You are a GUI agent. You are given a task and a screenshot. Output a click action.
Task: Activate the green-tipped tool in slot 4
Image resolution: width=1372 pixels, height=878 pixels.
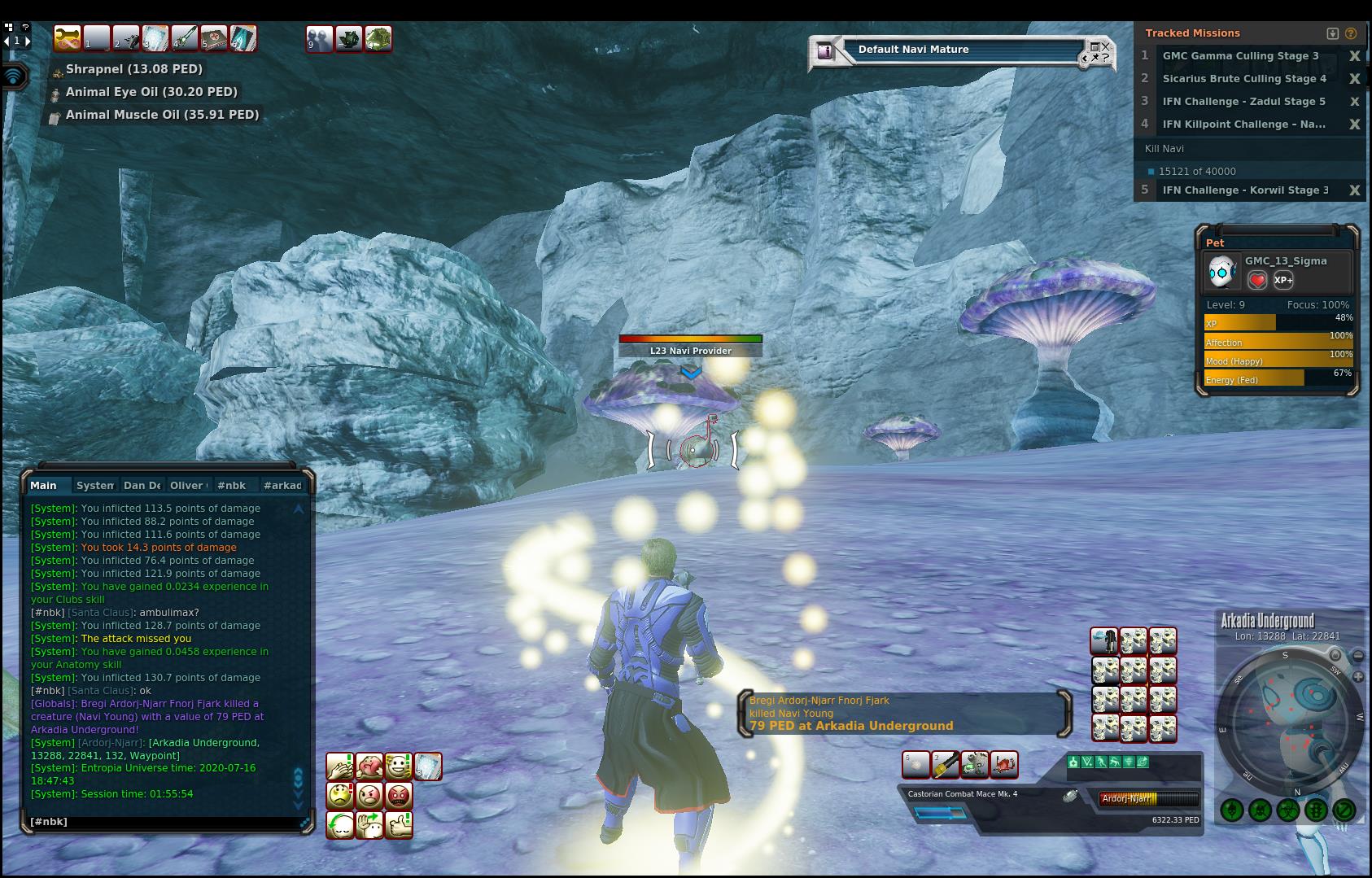(x=185, y=38)
